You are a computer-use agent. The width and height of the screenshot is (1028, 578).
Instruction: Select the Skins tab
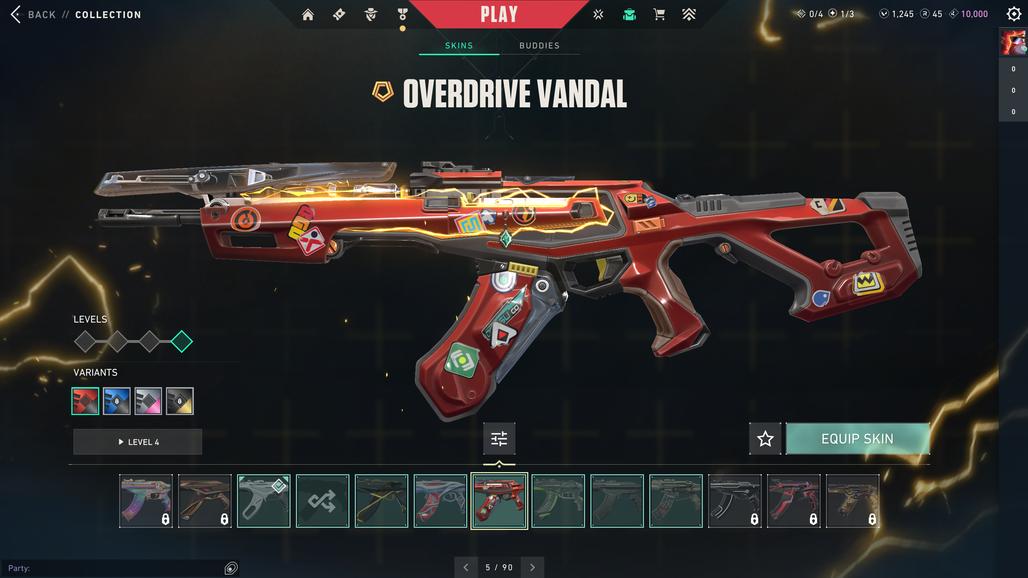pyautogui.click(x=458, y=46)
